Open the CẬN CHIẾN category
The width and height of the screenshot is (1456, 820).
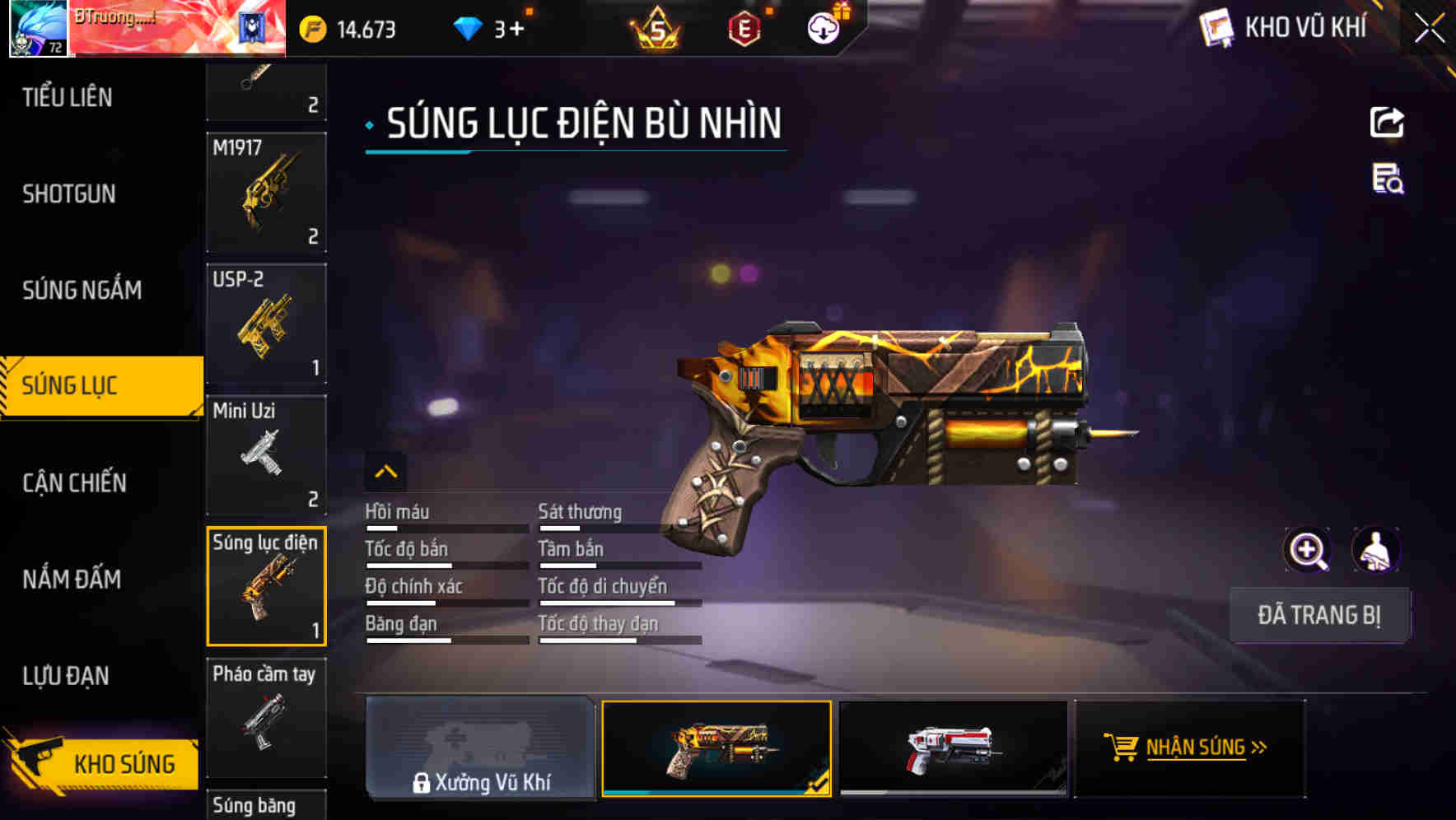tap(73, 482)
